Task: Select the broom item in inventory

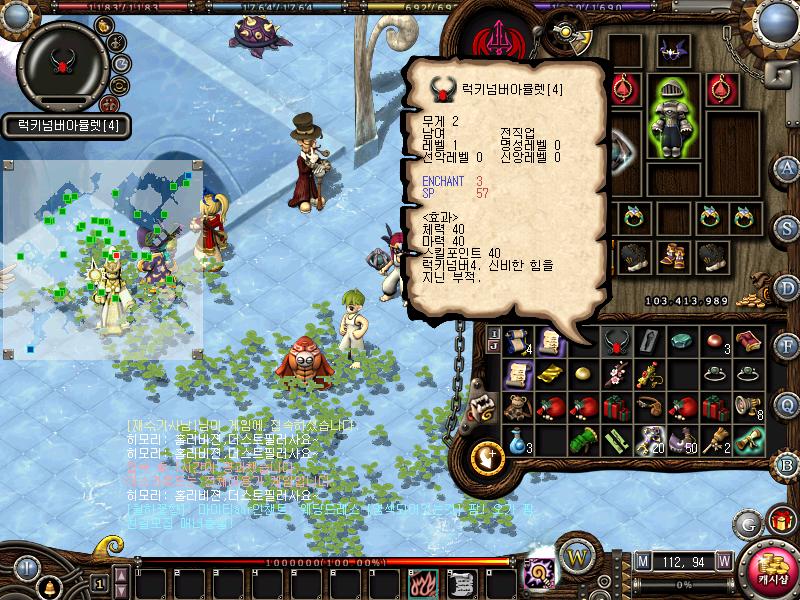Action: pos(715,439)
